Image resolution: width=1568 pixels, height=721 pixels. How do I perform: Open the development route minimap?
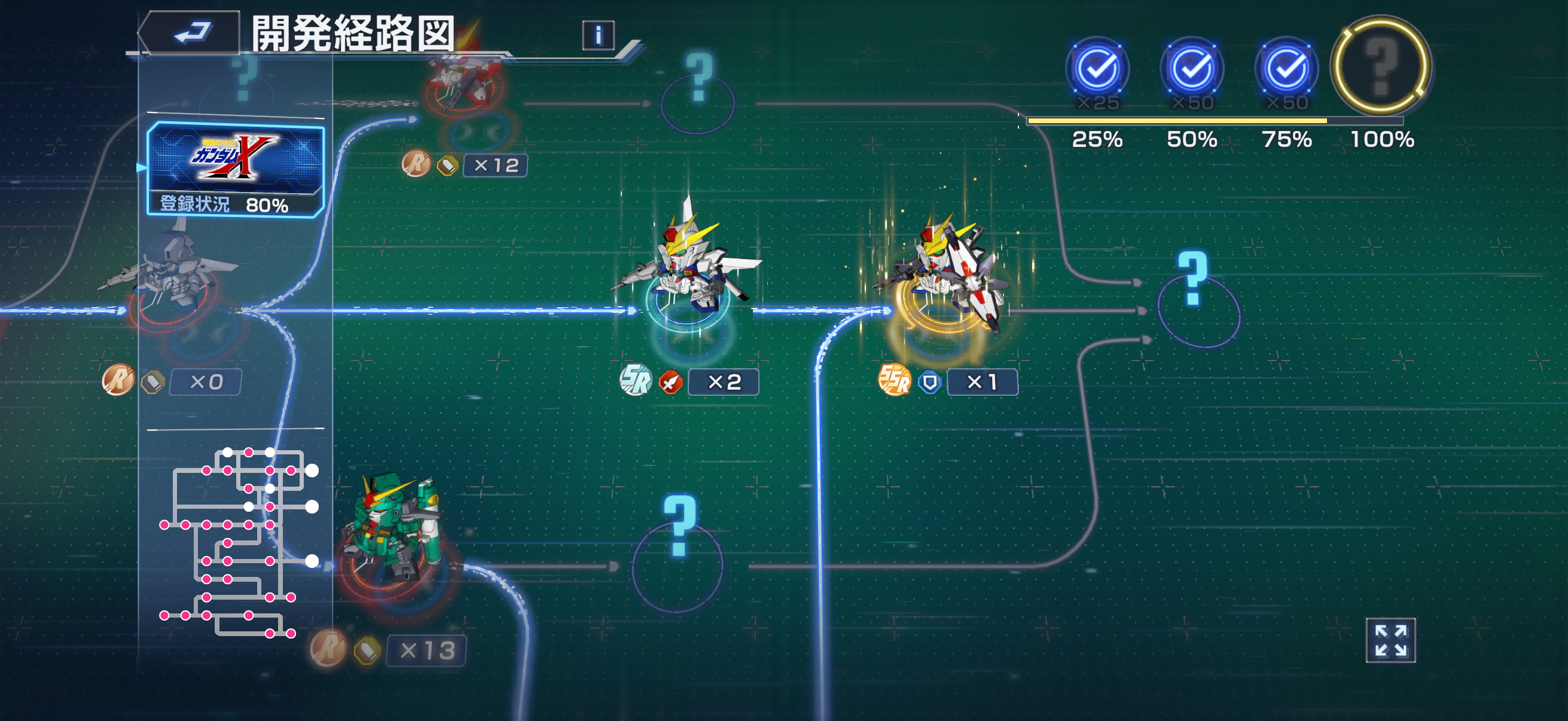[237, 542]
